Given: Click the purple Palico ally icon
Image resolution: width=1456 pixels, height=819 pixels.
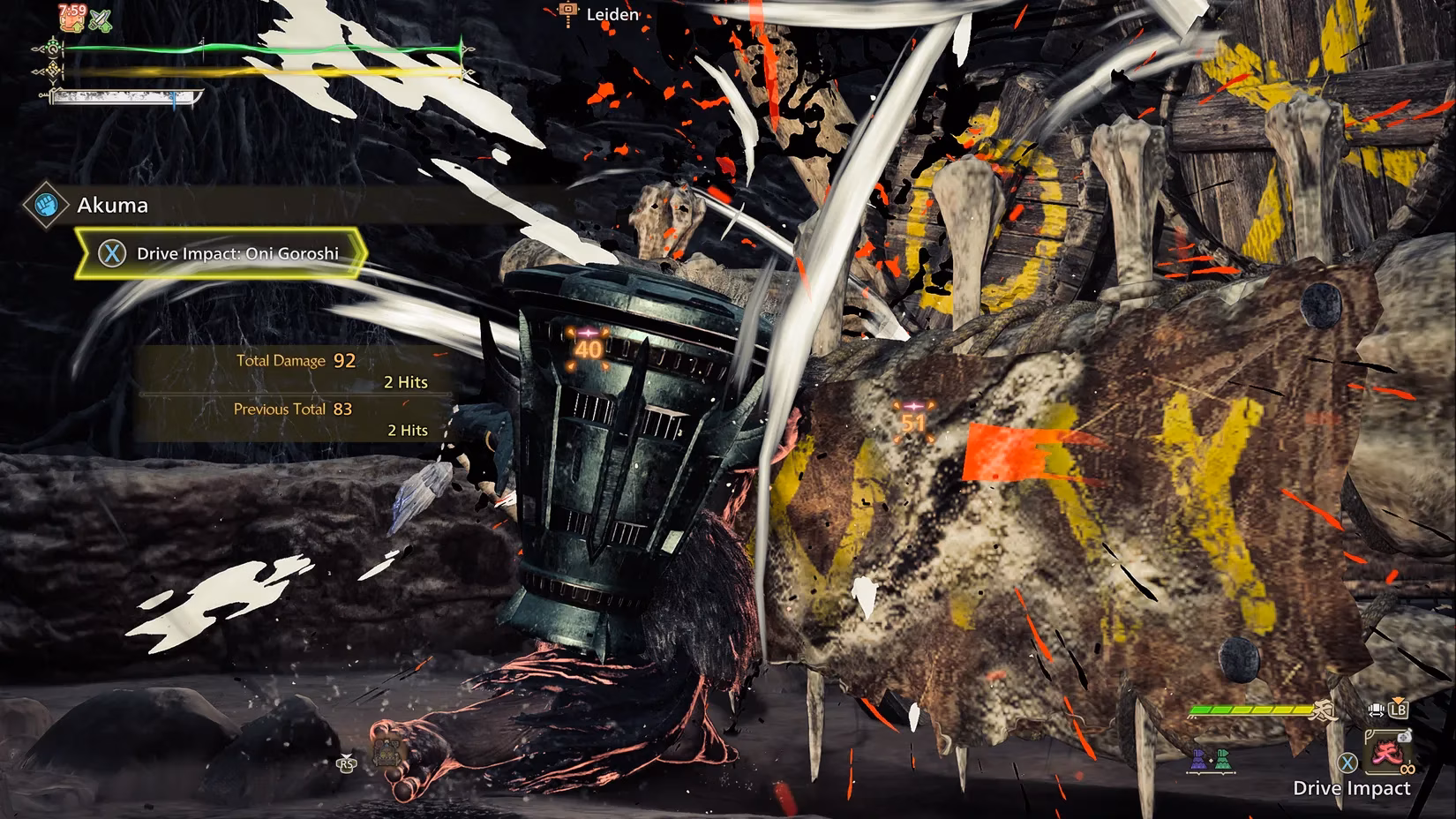Looking at the screenshot, I should click(1197, 760).
